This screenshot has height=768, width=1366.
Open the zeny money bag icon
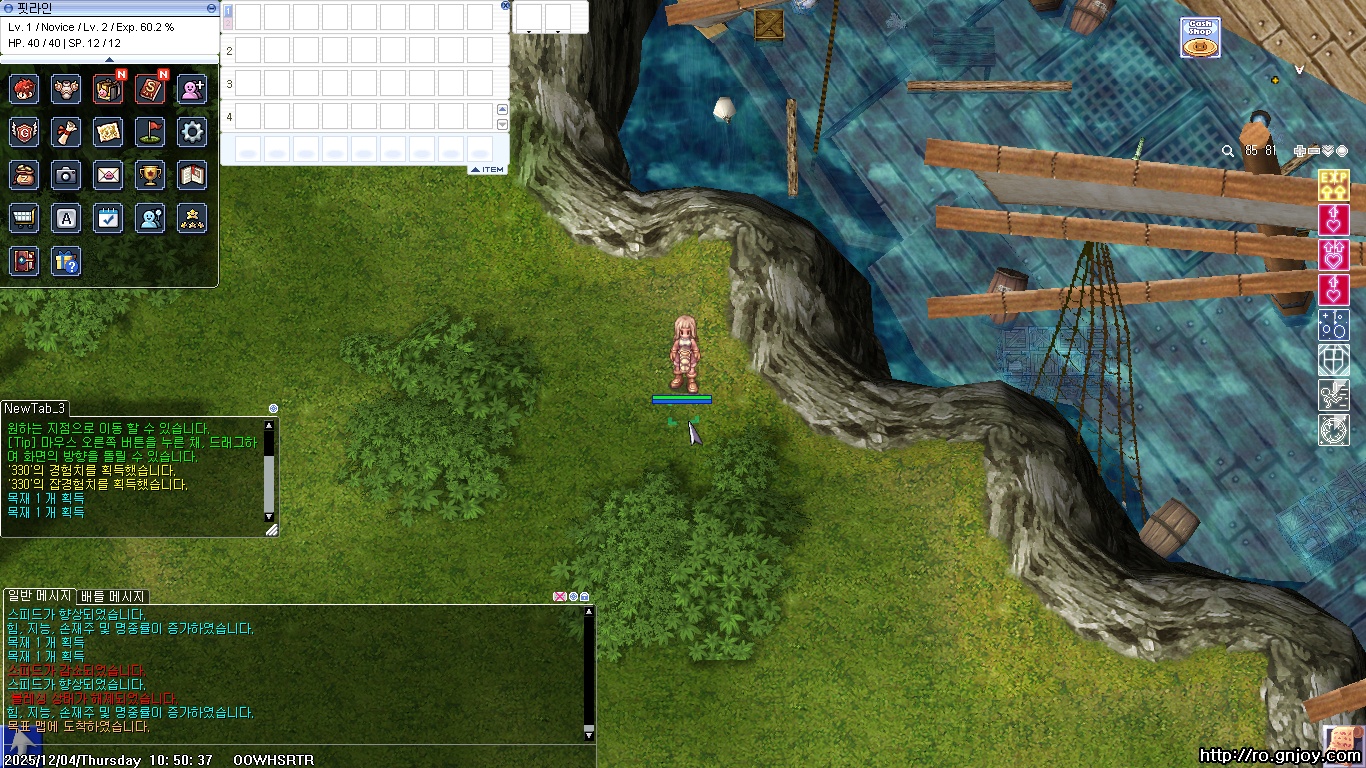pos(24,175)
